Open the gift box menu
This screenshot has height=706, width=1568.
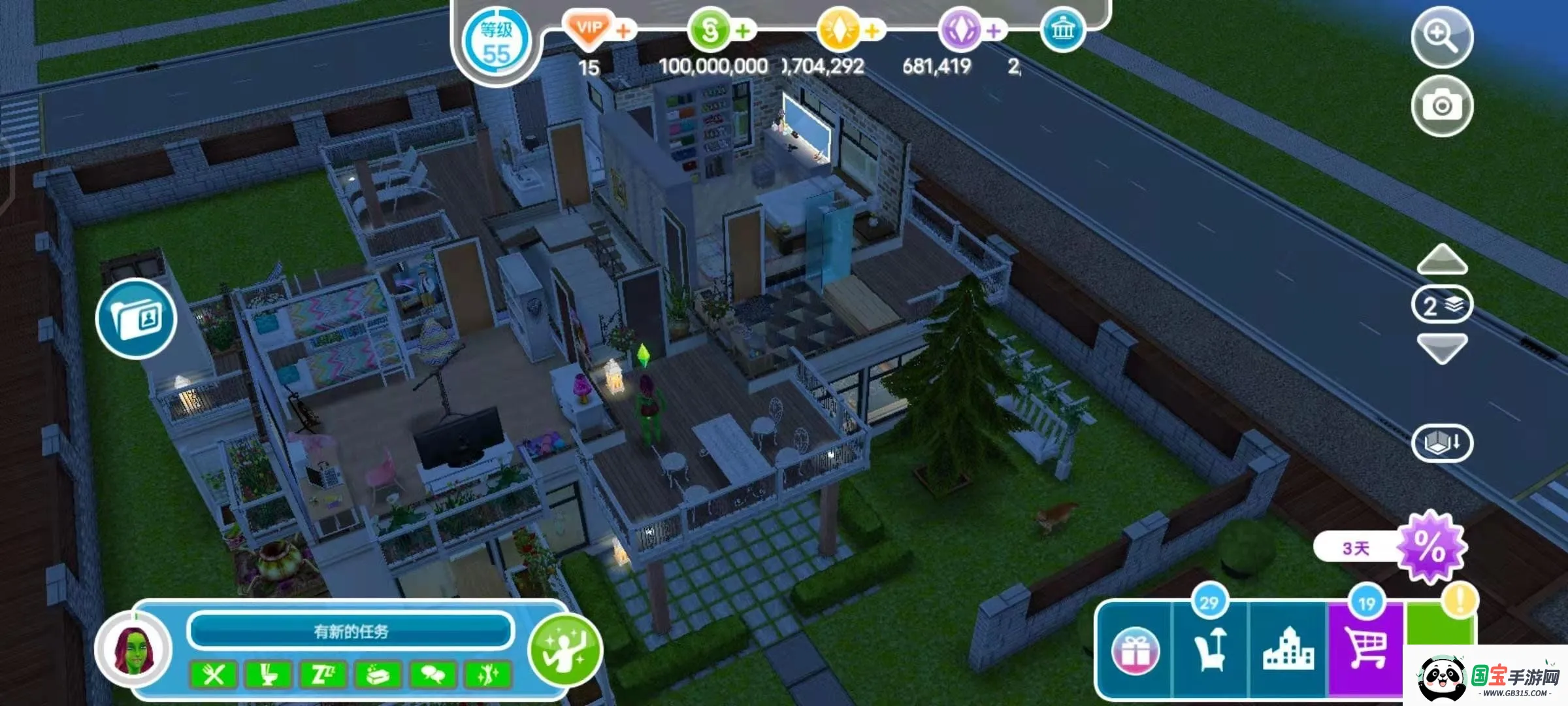(1135, 651)
